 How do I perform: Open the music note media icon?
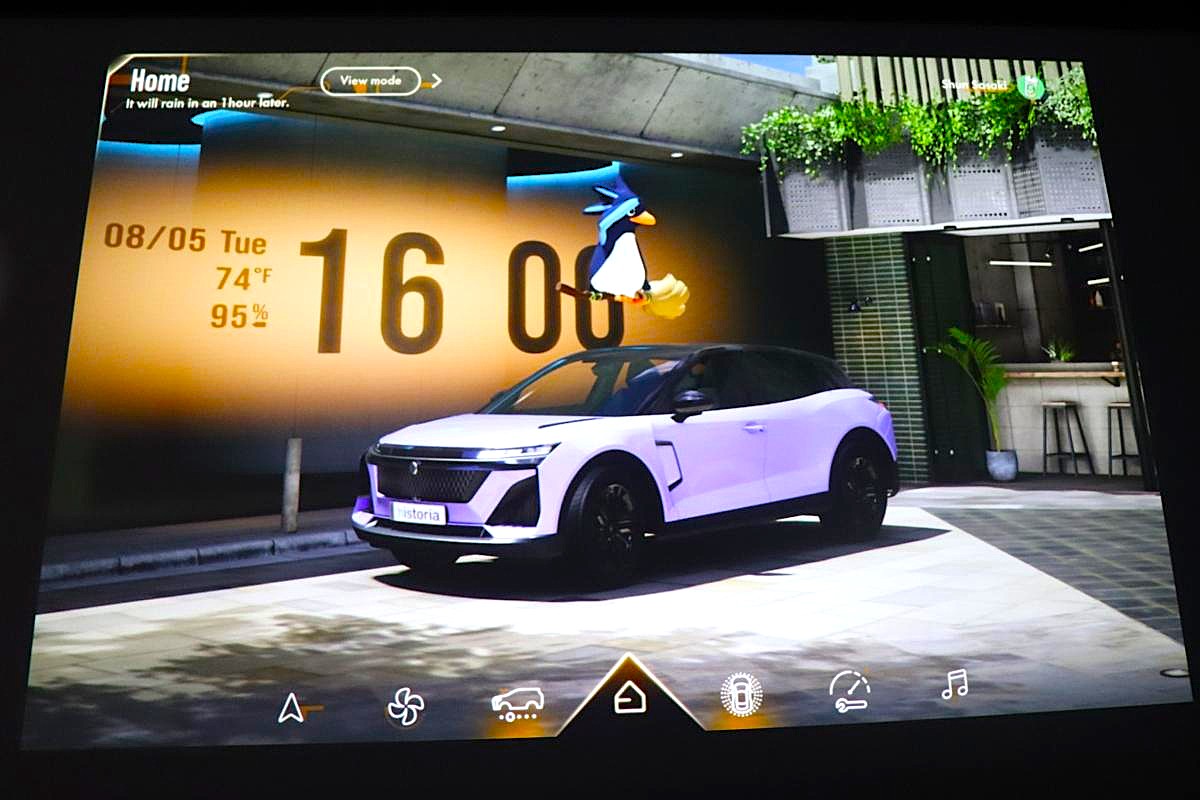[954, 685]
